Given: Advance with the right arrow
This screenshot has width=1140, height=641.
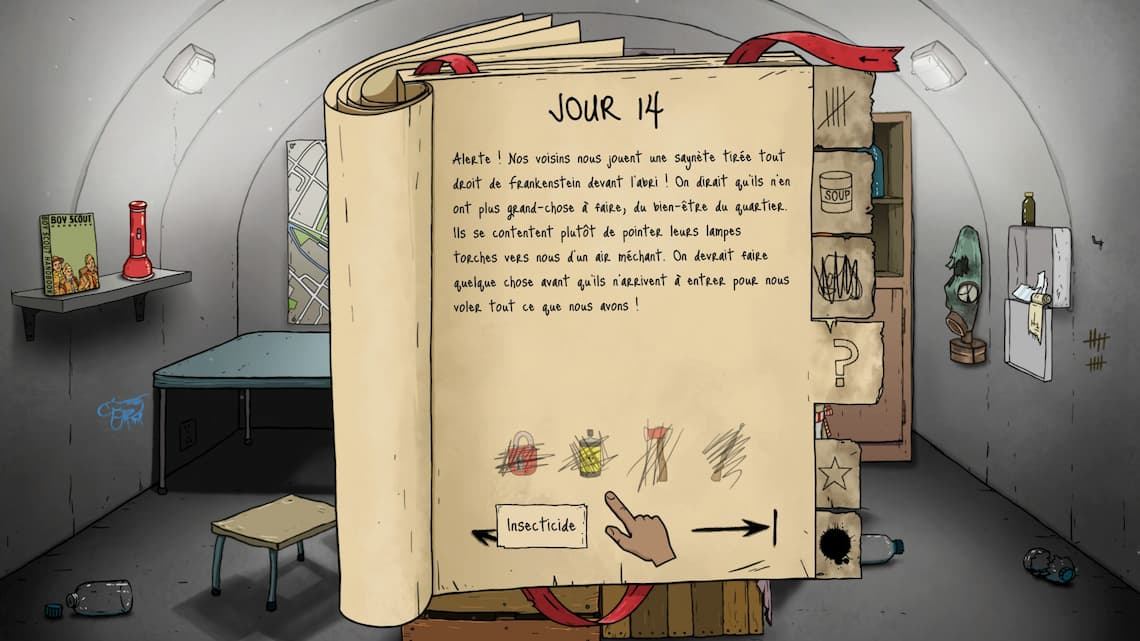Looking at the screenshot, I should pos(735,528).
